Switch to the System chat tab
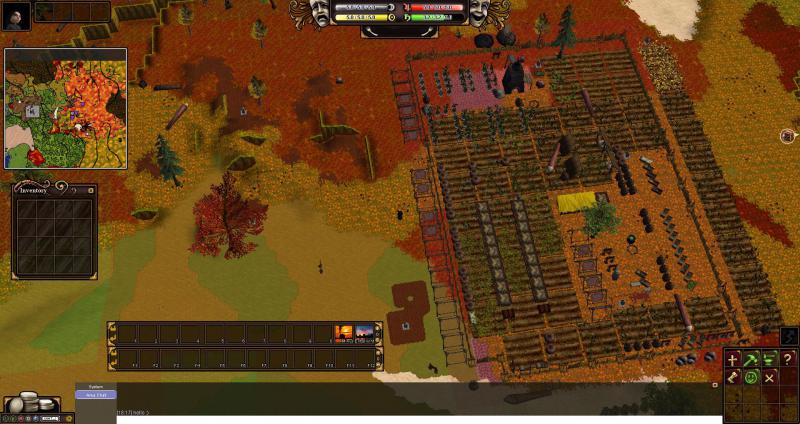This screenshot has width=800, height=424. pyautogui.click(x=96, y=386)
